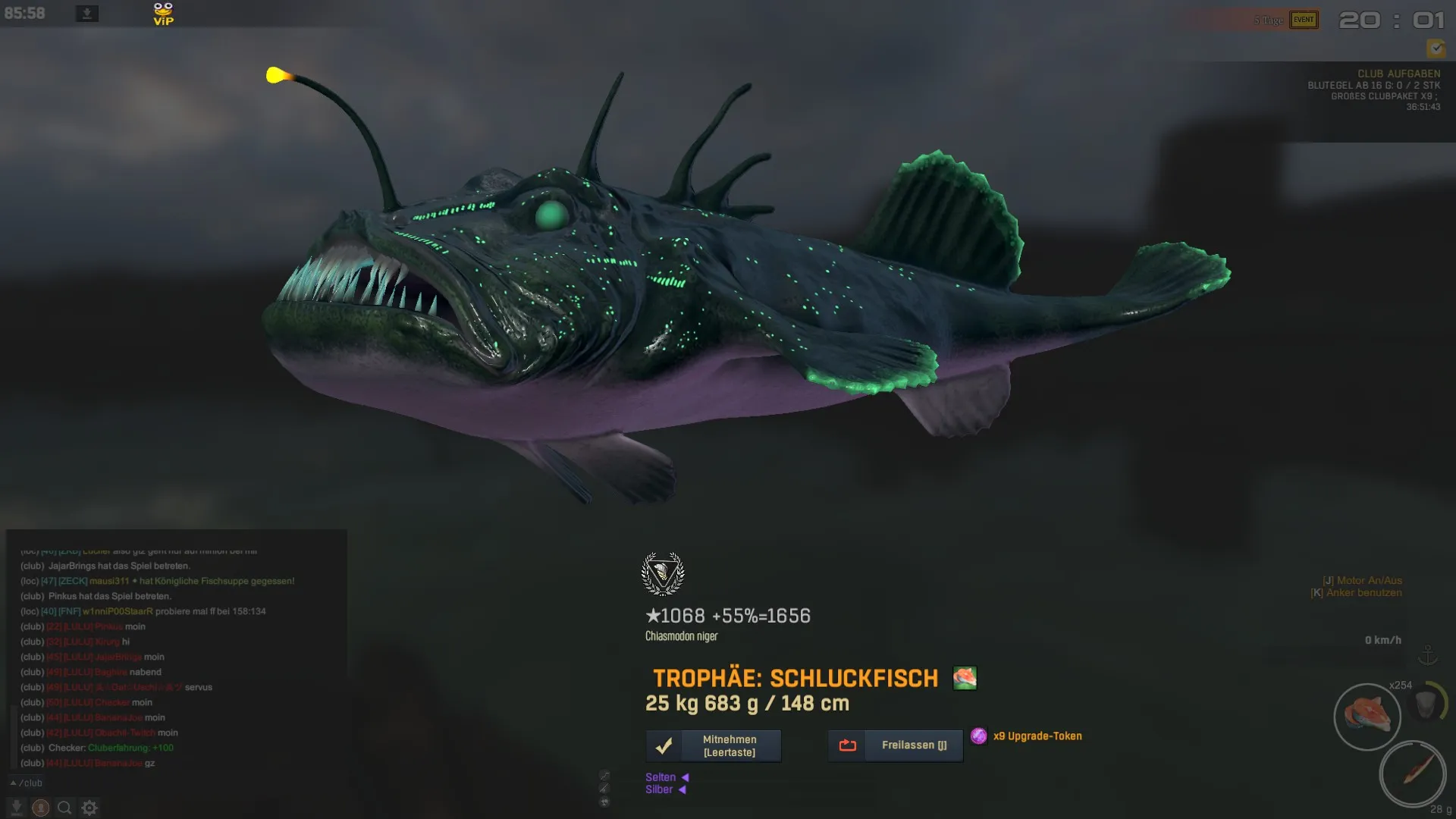Release the fish with Freilassen
The height and width of the screenshot is (819, 1456).
(x=896, y=745)
